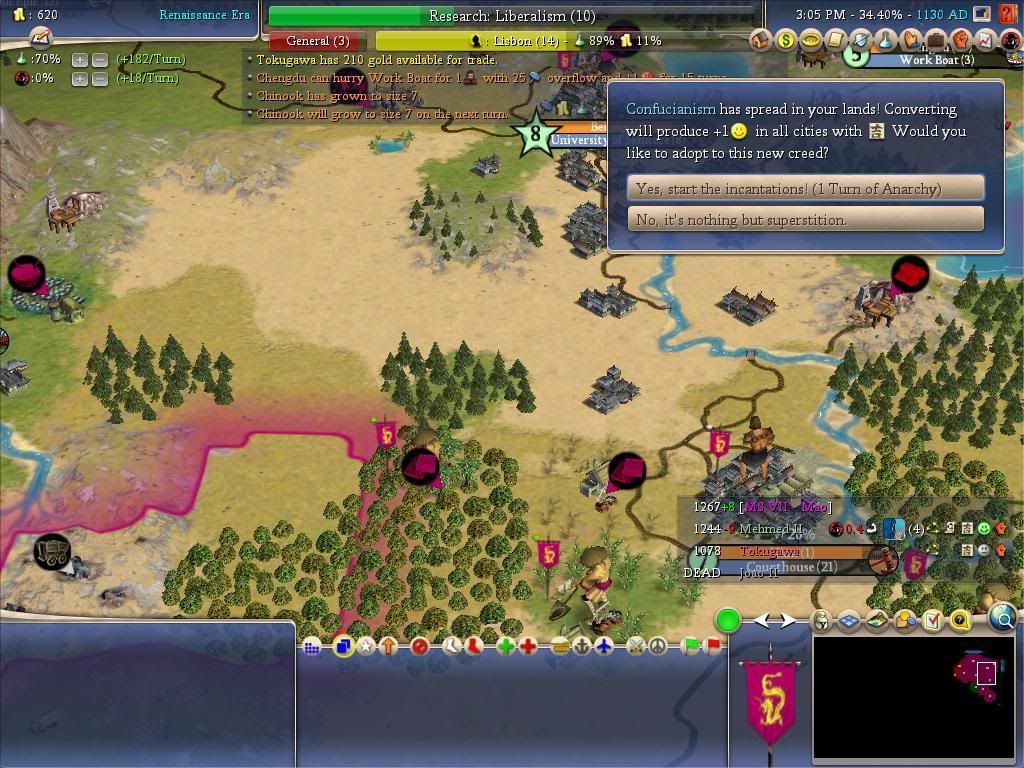Select the Tokugawa row in the scoreboard

(x=770, y=552)
